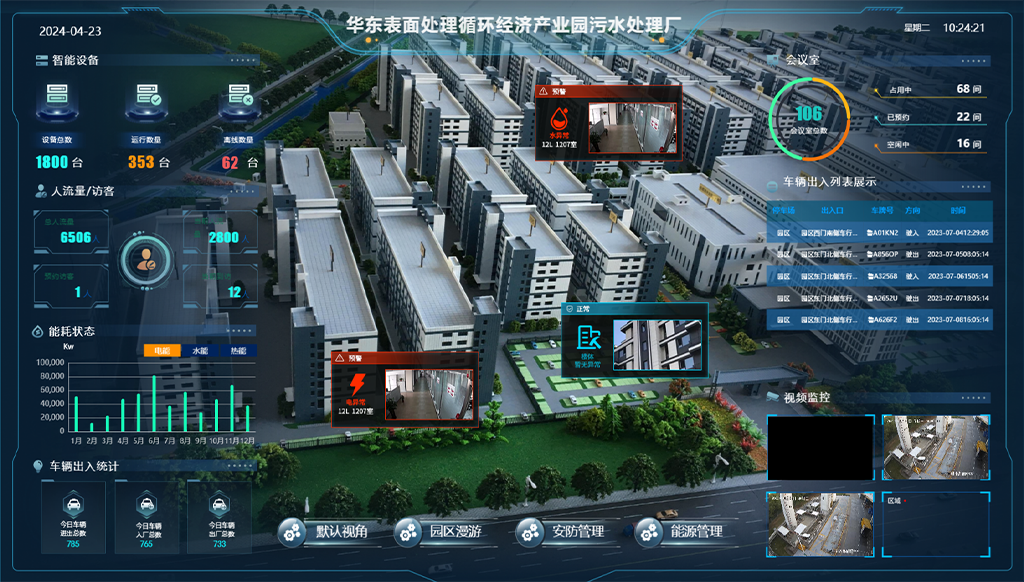Viewport: 1024px width, 582px height.
Task: Open the 能源管理 energy management view
Action: pyautogui.click(x=682, y=532)
